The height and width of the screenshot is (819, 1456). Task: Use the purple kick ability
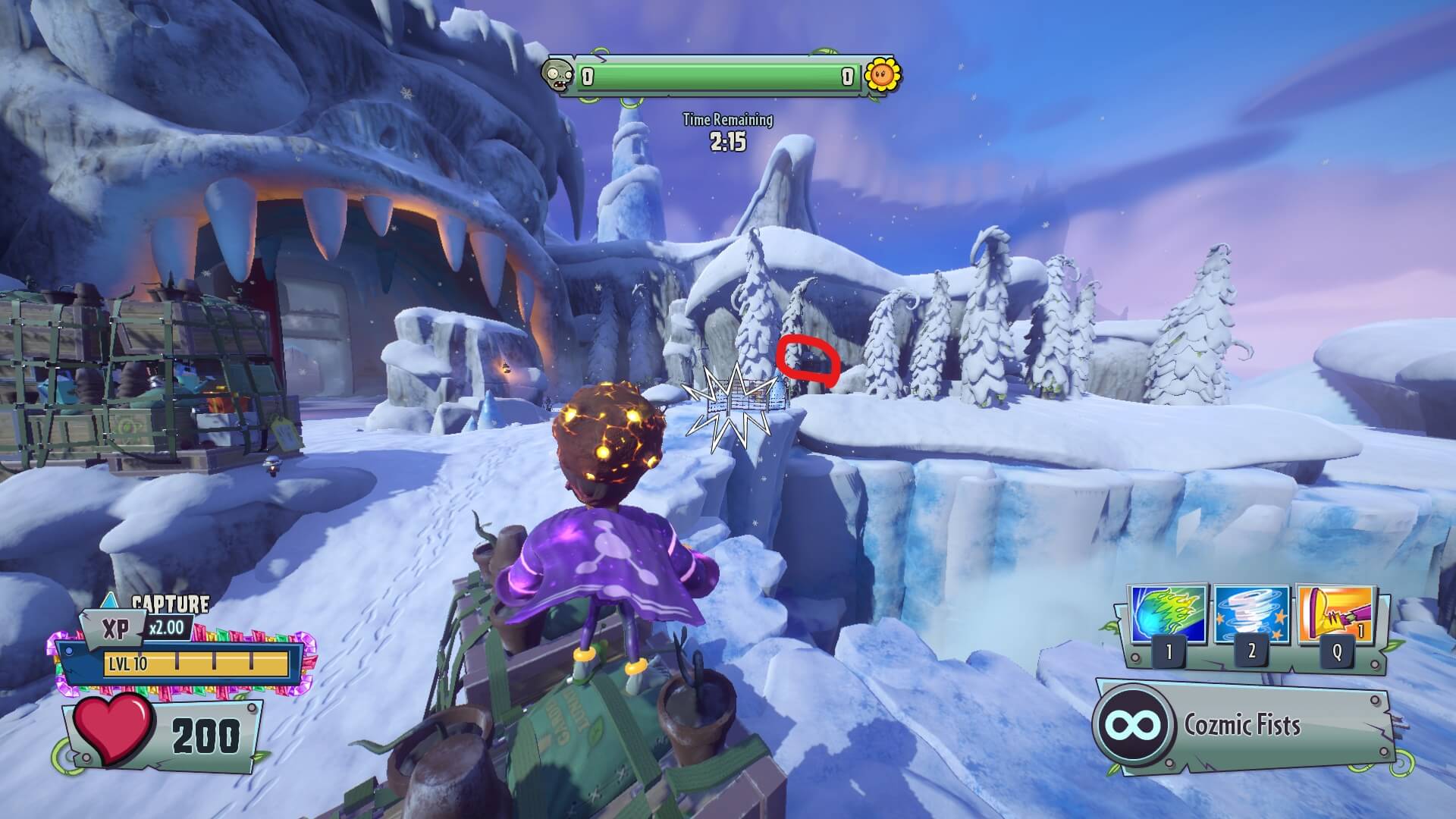pyautogui.click(x=1336, y=614)
